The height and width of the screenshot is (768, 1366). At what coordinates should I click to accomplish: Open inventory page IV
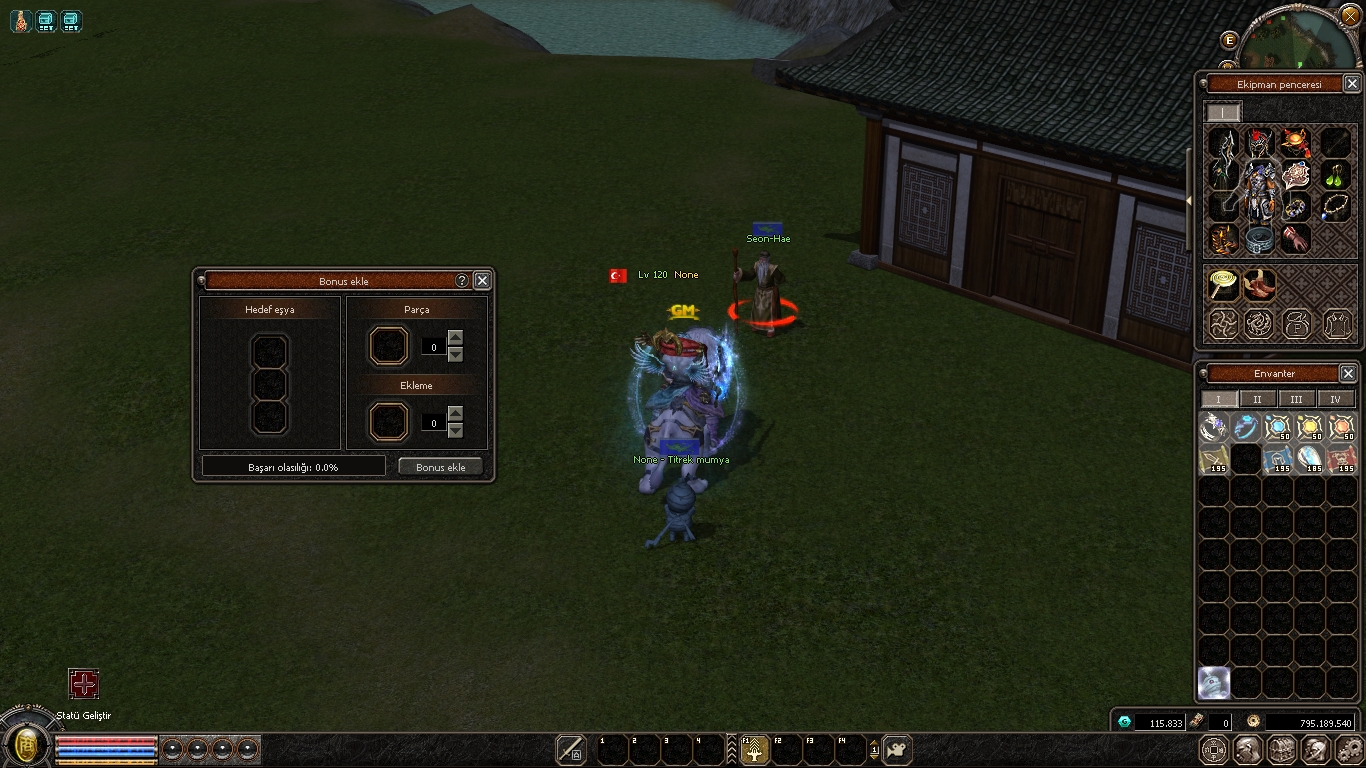tap(1335, 399)
